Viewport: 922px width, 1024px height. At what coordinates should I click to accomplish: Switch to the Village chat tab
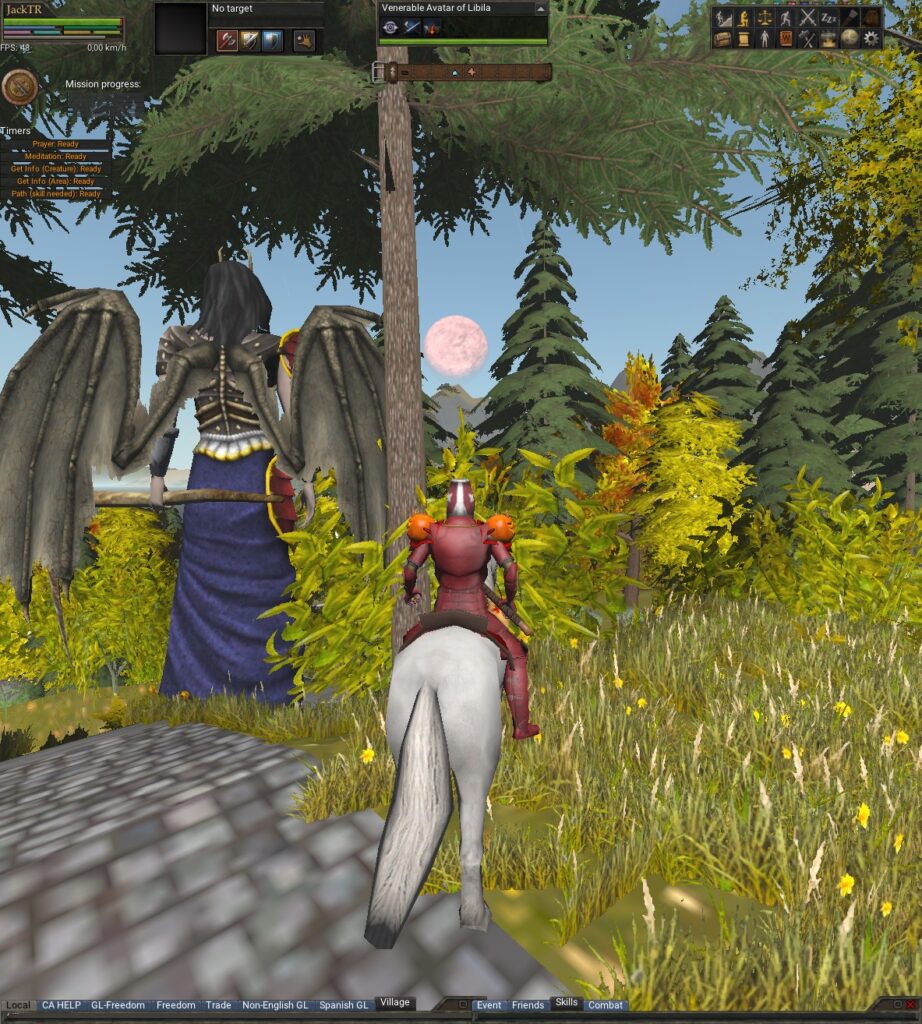[x=394, y=1003]
